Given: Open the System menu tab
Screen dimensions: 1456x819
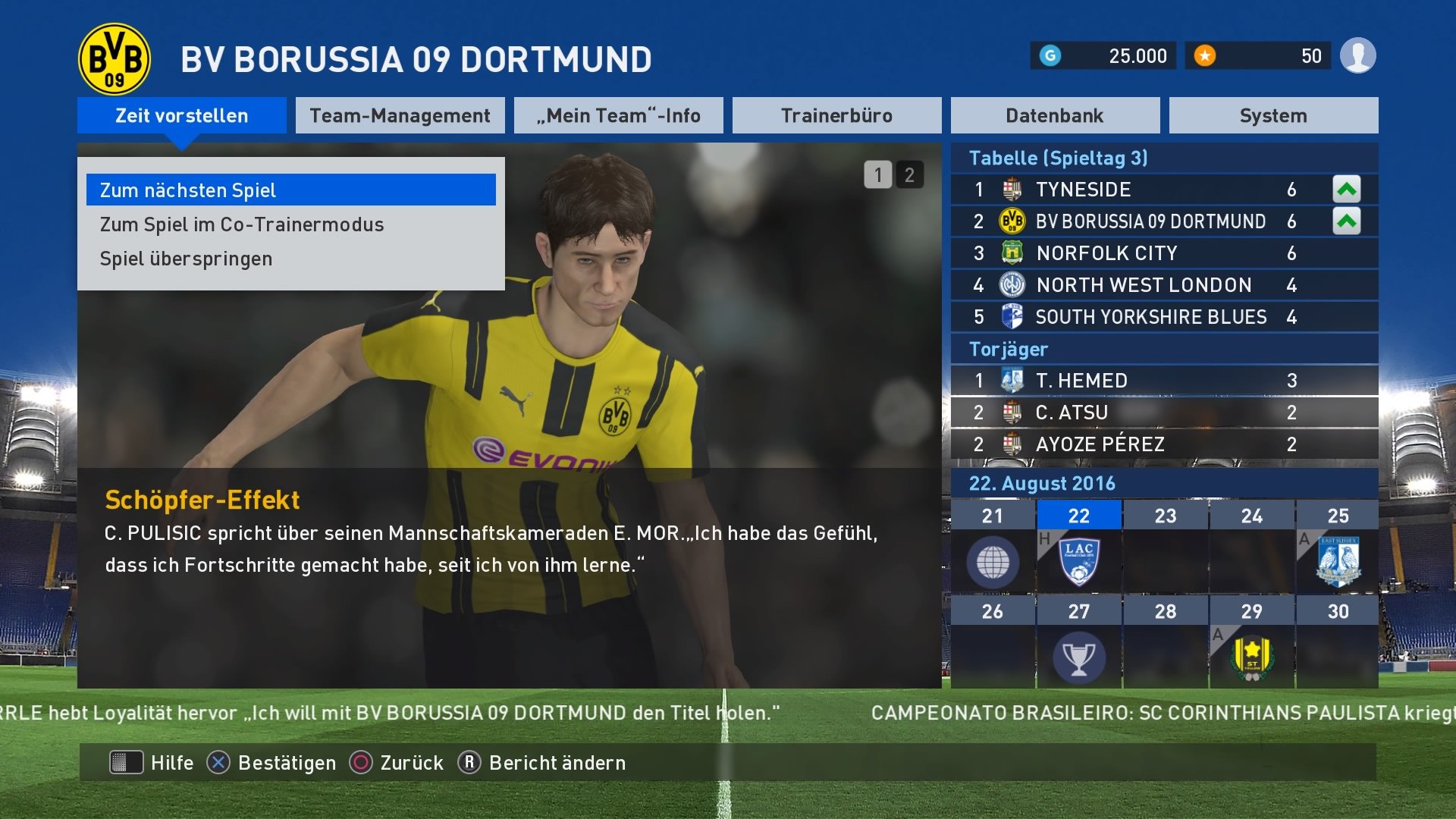Looking at the screenshot, I should click(x=1272, y=115).
